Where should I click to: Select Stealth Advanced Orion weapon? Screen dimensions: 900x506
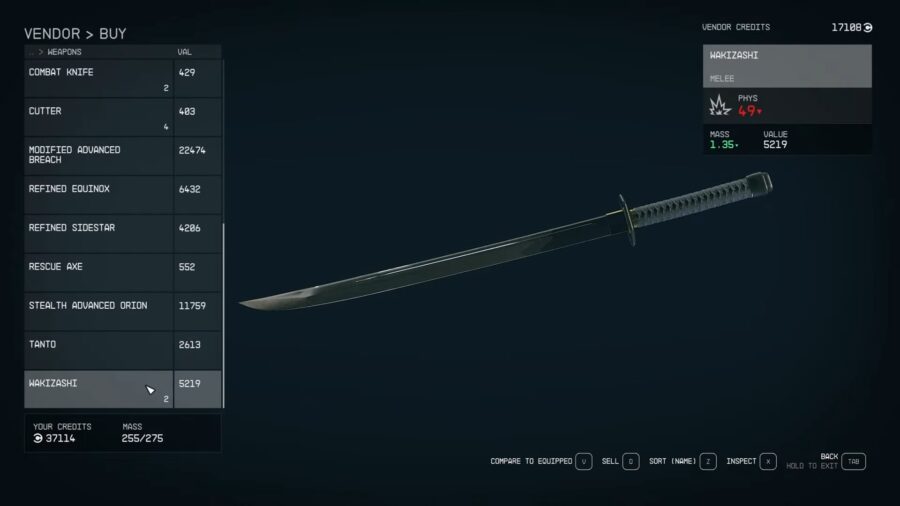[98, 311]
